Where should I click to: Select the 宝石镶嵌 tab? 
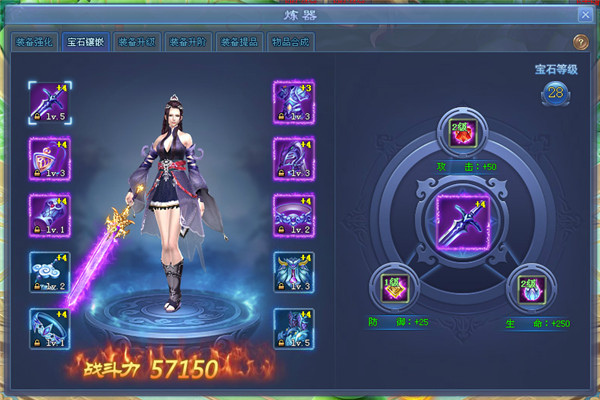click(85, 42)
